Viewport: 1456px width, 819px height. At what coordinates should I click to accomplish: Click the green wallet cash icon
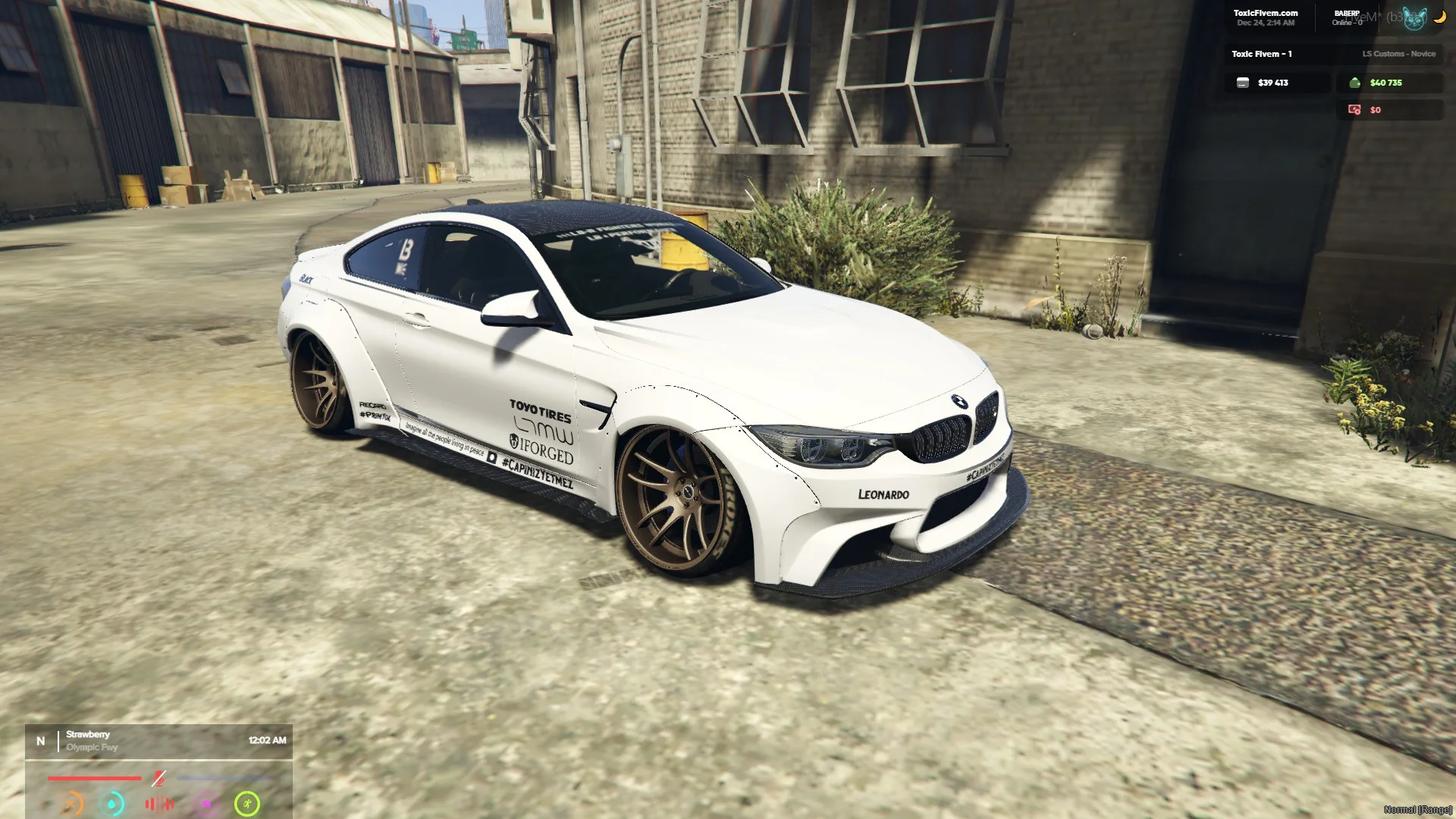(x=1355, y=83)
